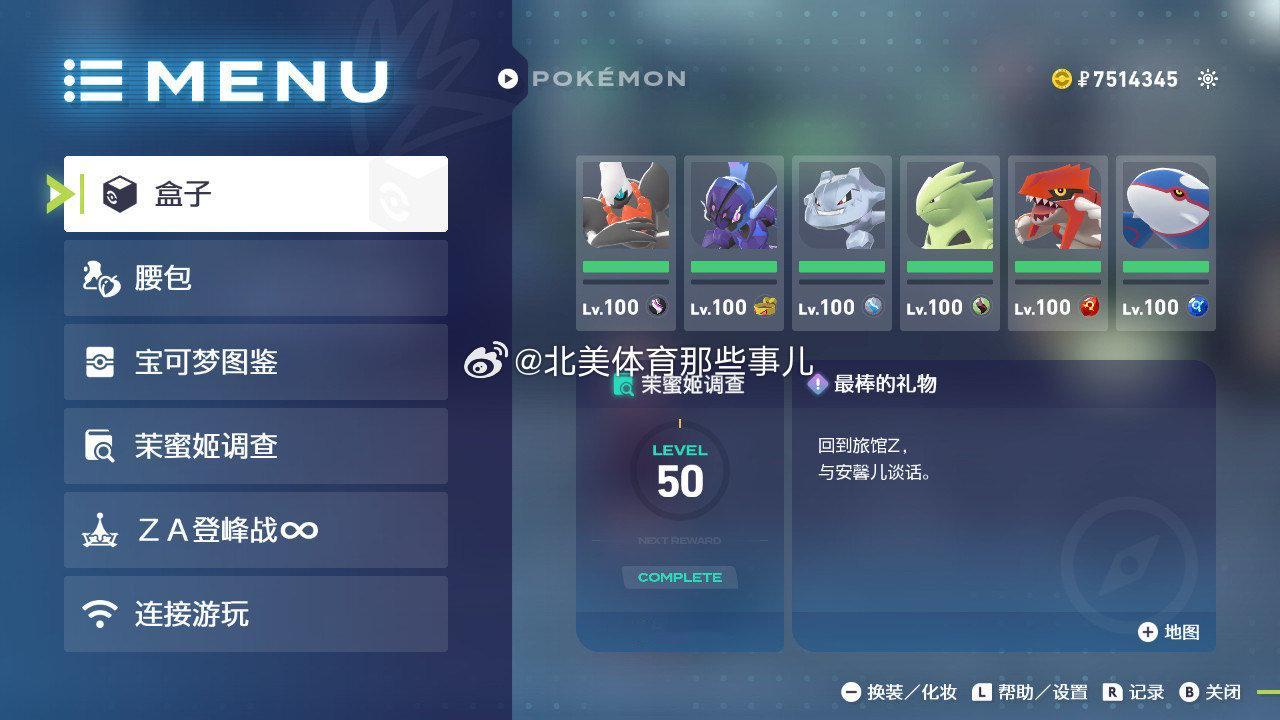The image size is (1280, 720).
Task: Select the crown icon on ＺＡ登峰战∞
Action: [99, 530]
